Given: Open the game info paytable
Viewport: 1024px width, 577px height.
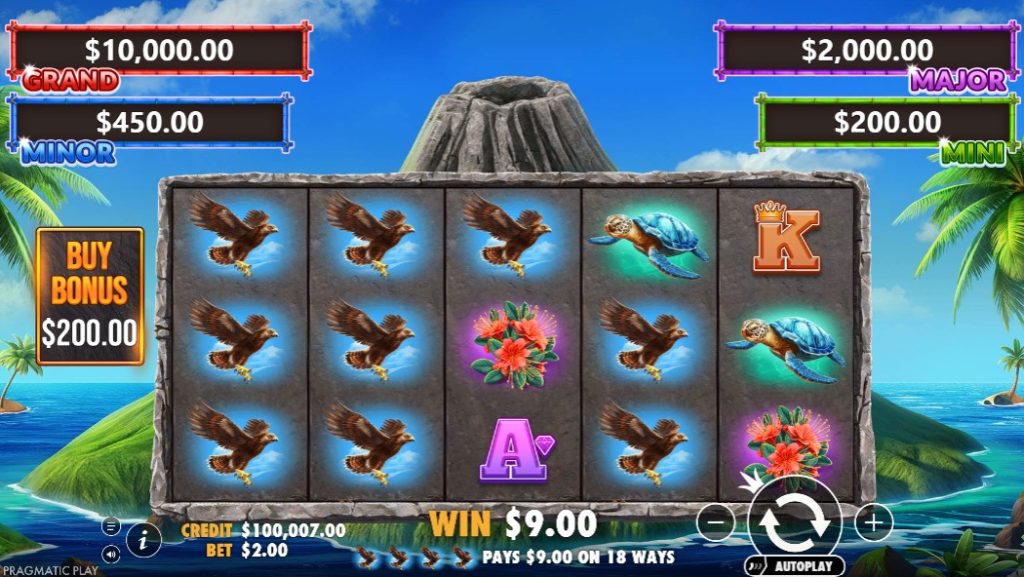Looking at the screenshot, I should point(143,540).
